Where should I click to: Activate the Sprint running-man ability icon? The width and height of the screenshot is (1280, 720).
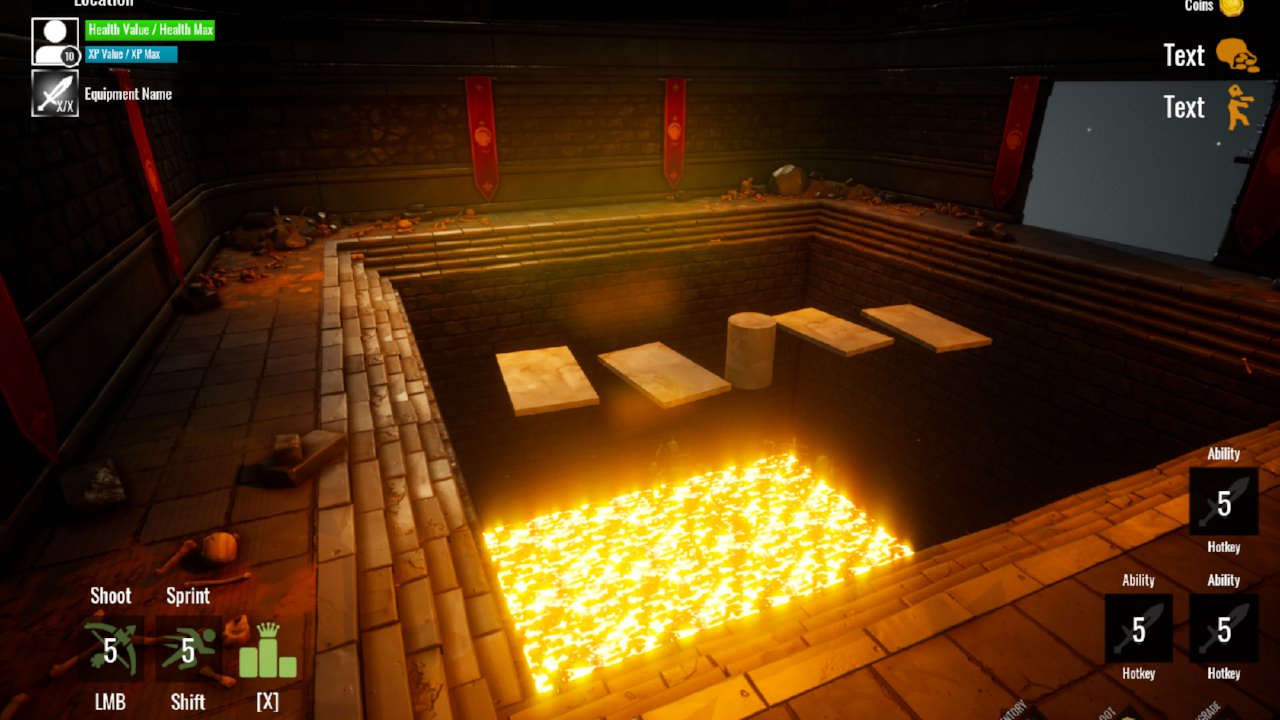pos(188,649)
